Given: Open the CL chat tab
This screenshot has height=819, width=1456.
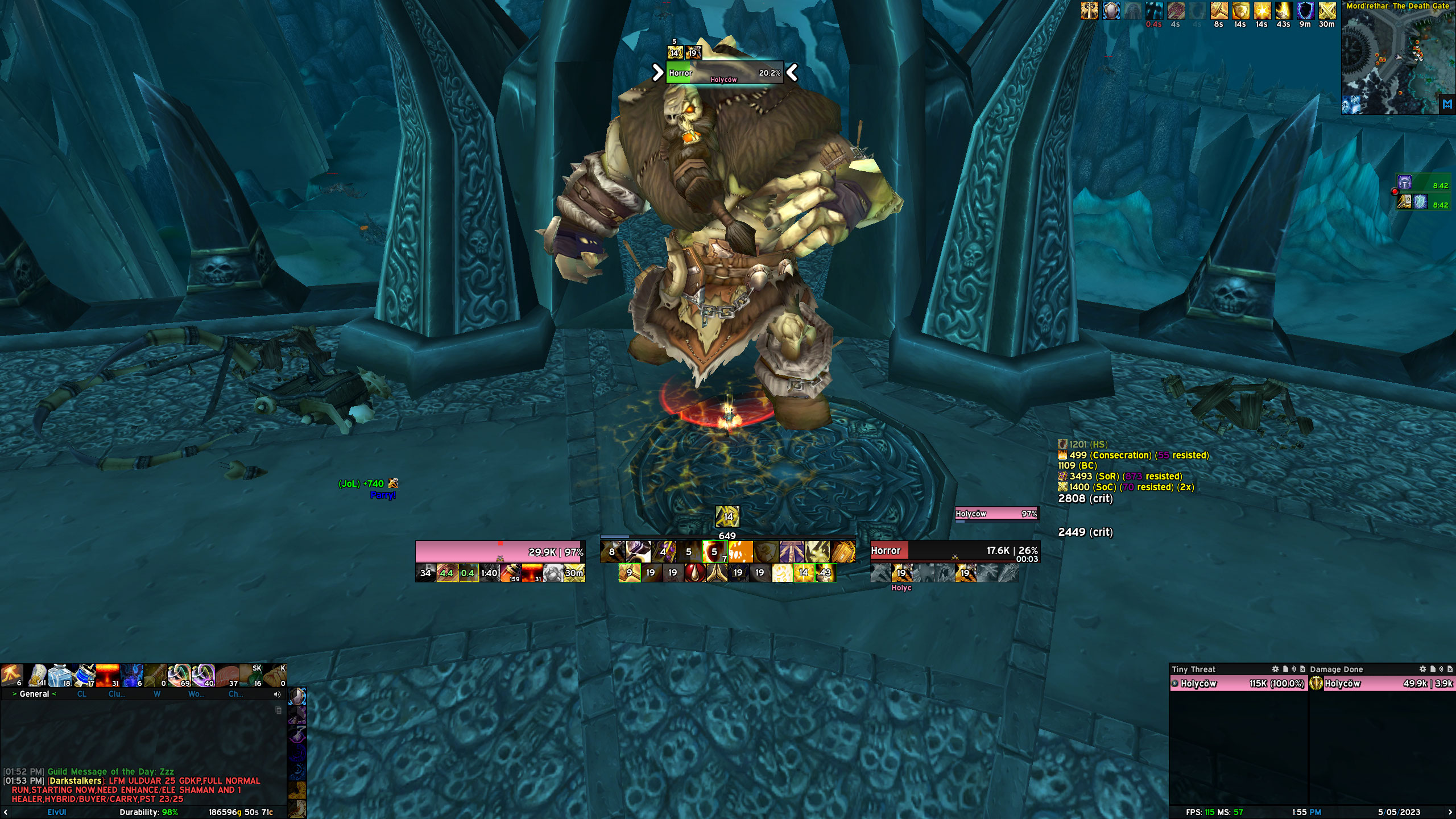Looking at the screenshot, I should coord(82,694).
